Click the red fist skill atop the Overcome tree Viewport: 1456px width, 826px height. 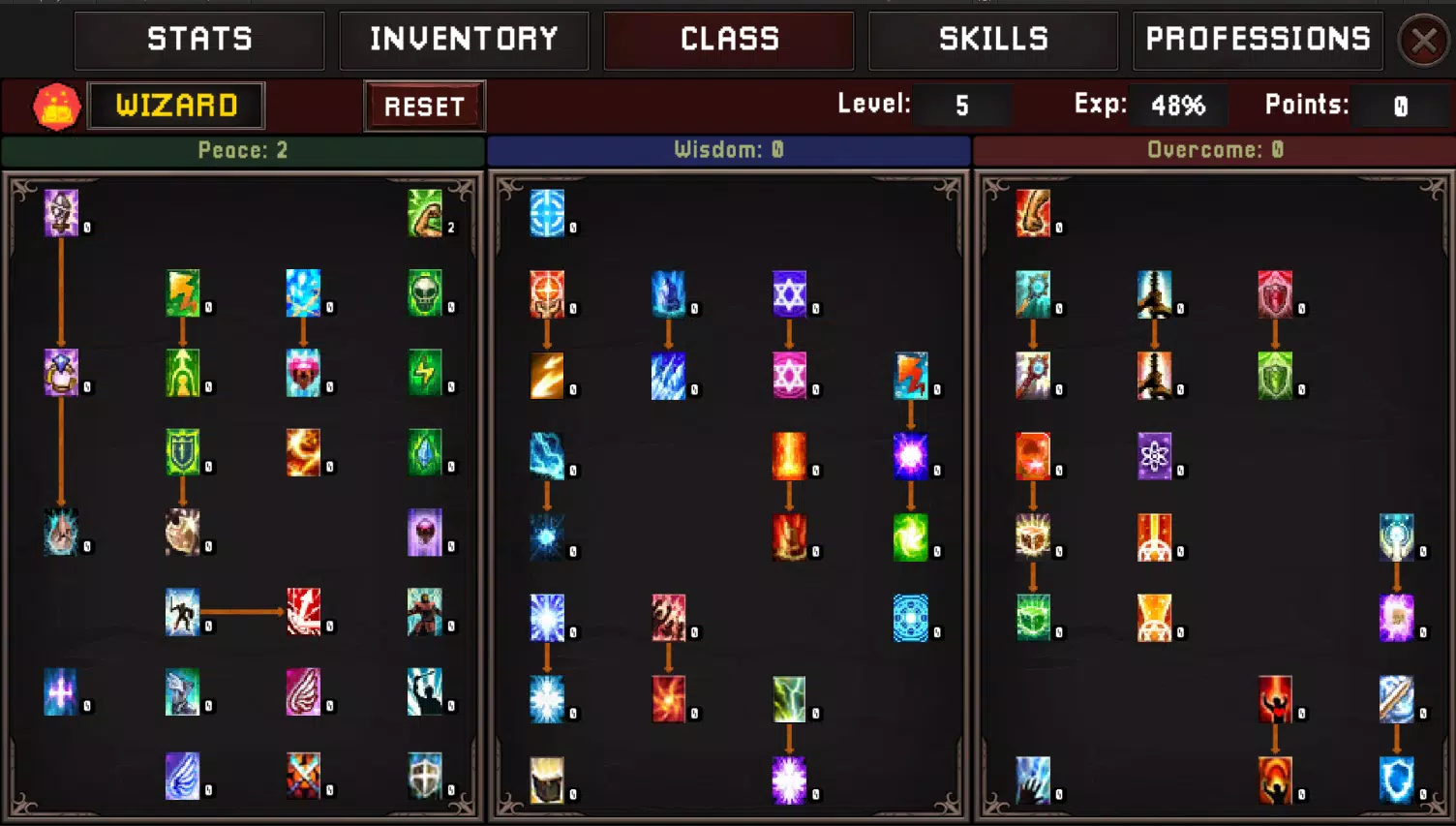coord(1034,215)
